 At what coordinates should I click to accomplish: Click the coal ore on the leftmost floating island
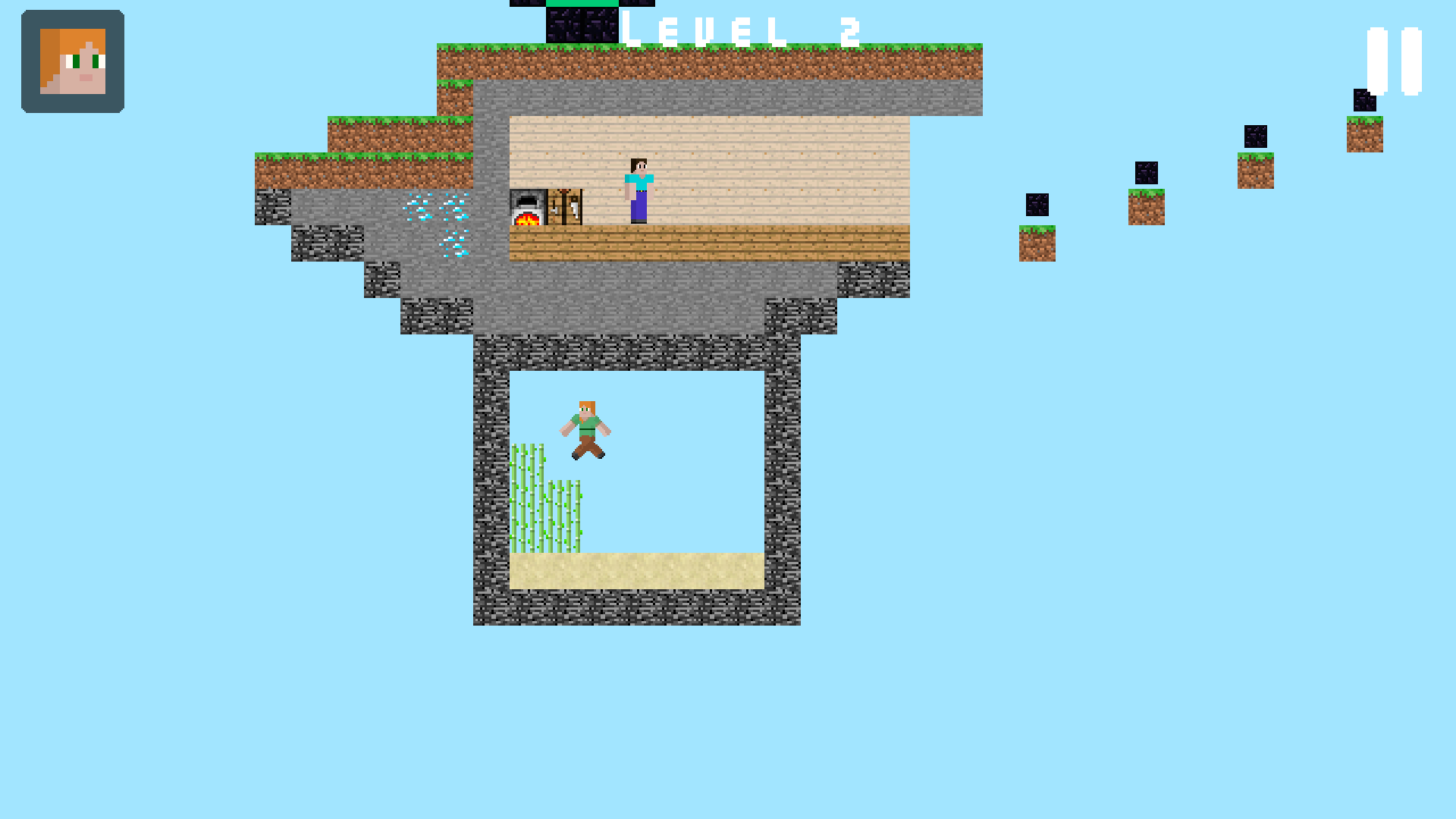tap(1037, 203)
